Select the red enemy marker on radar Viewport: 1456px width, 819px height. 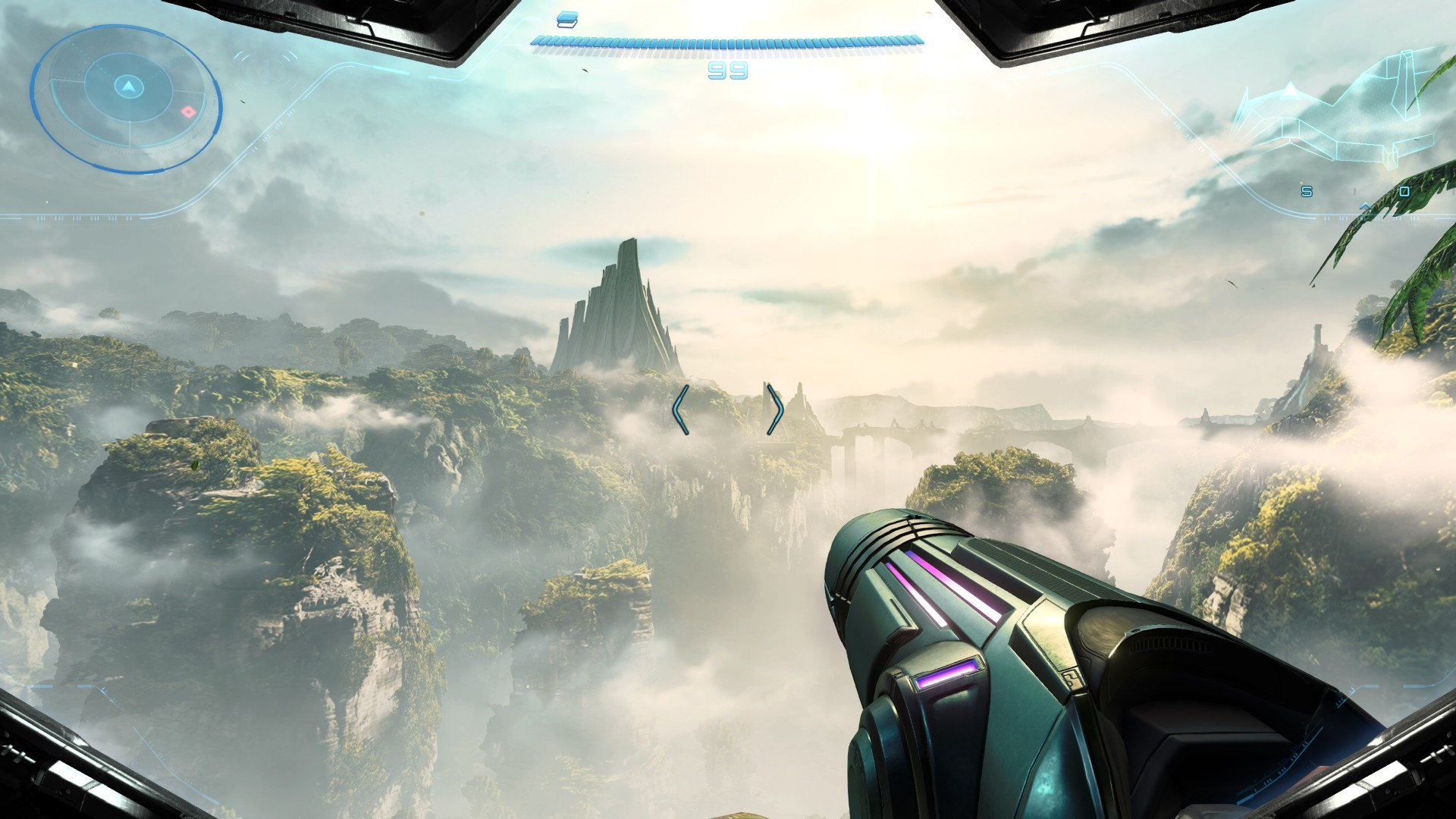[188, 112]
